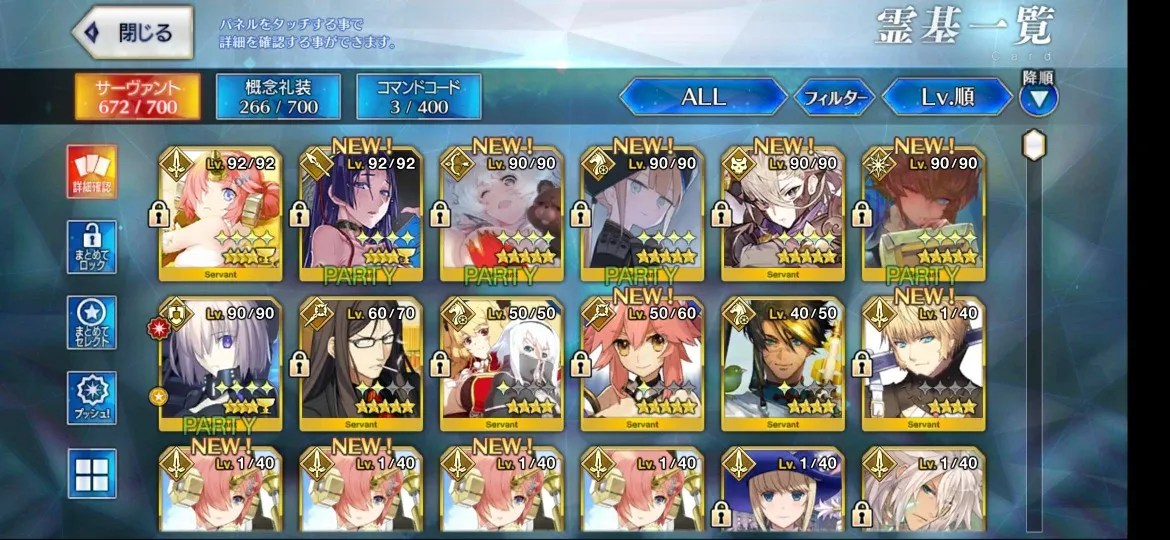Select the pink fox-eared Lv. 50/60 Caster
The height and width of the screenshot is (540, 1170).
(x=642, y=363)
